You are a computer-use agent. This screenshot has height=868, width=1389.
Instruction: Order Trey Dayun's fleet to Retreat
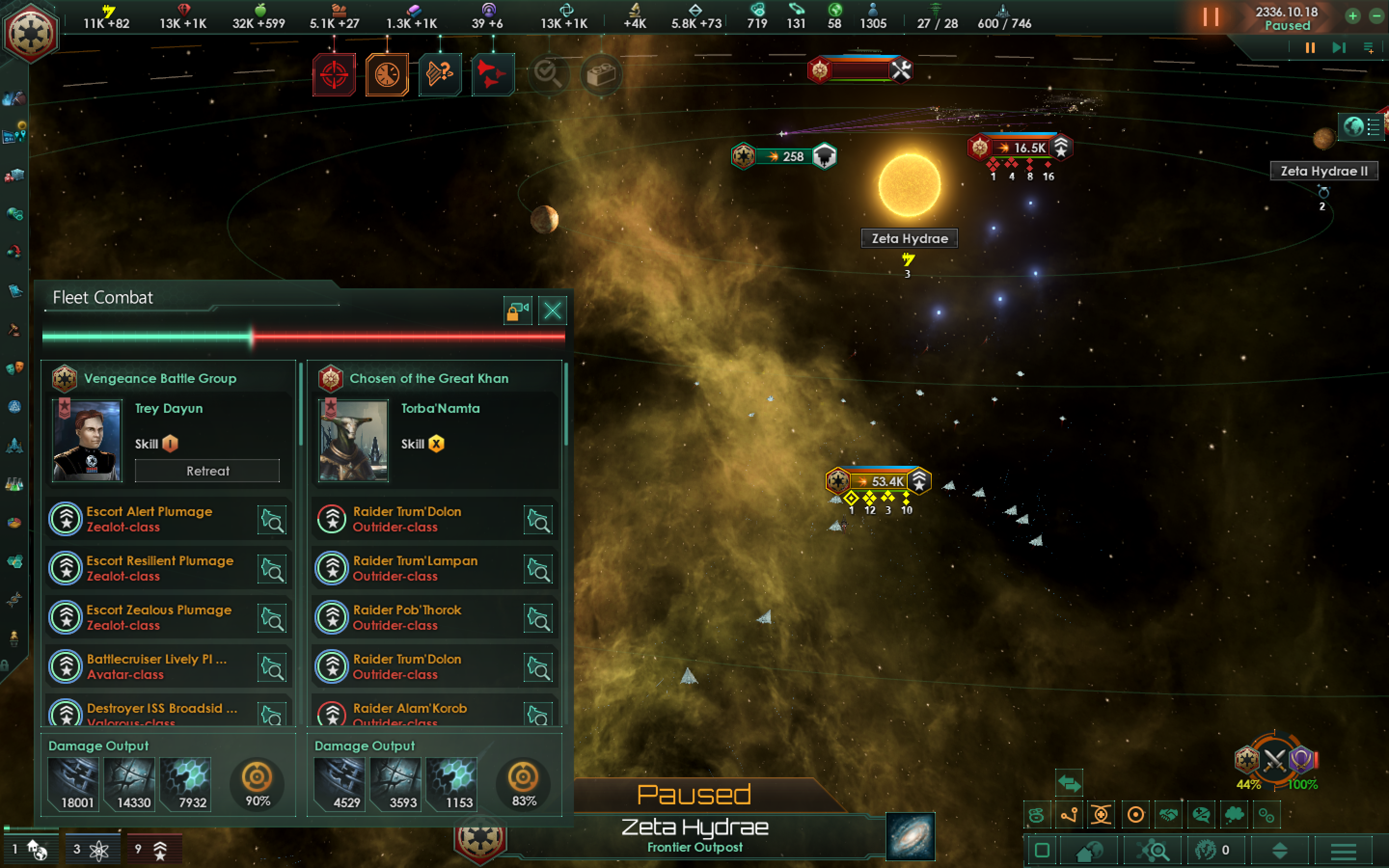(207, 471)
